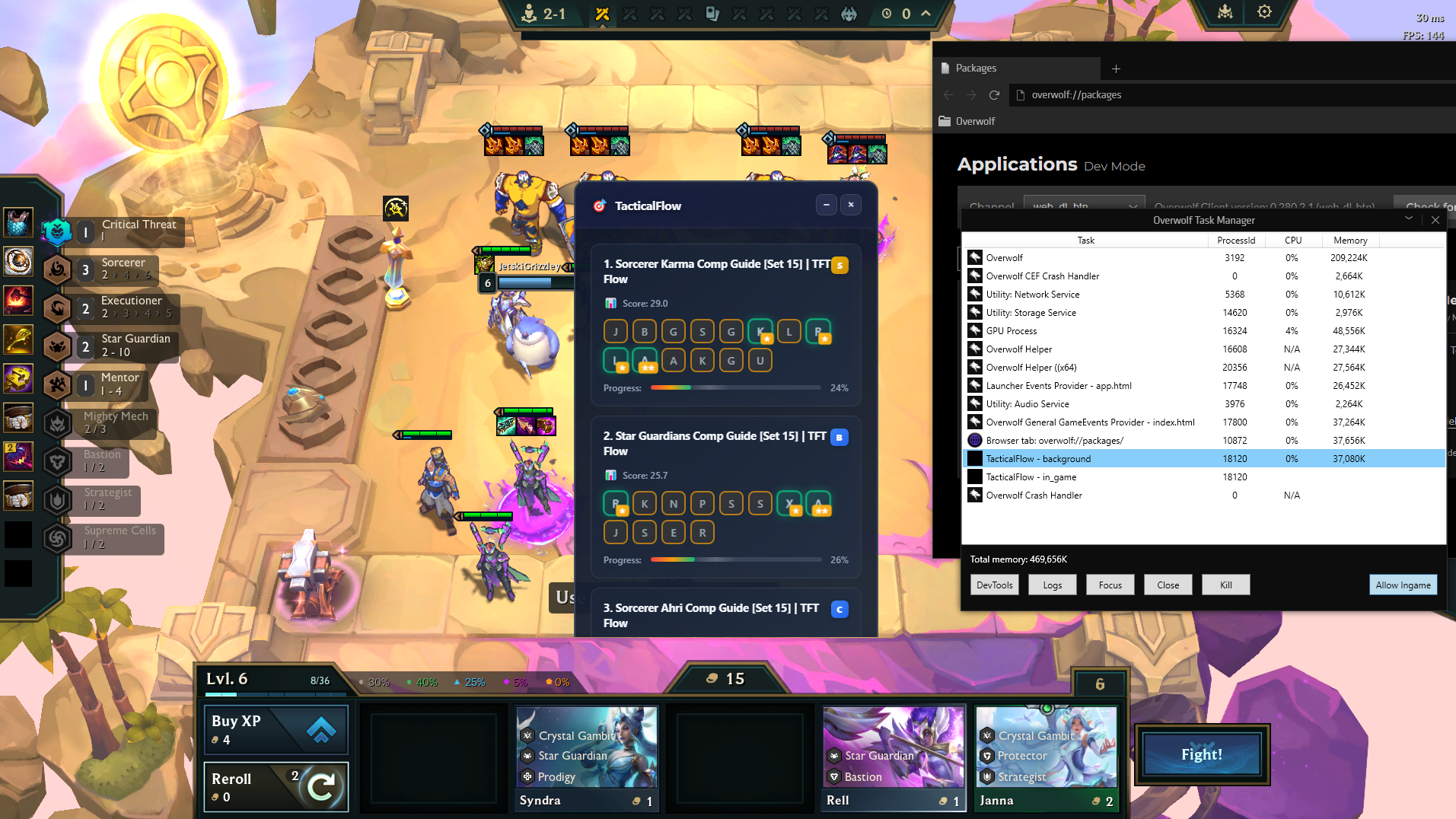Image resolution: width=1456 pixels, height=819 pixels.
Task: Click Allow Ingame in Task Manager
Action: [x=1403, y=585]
